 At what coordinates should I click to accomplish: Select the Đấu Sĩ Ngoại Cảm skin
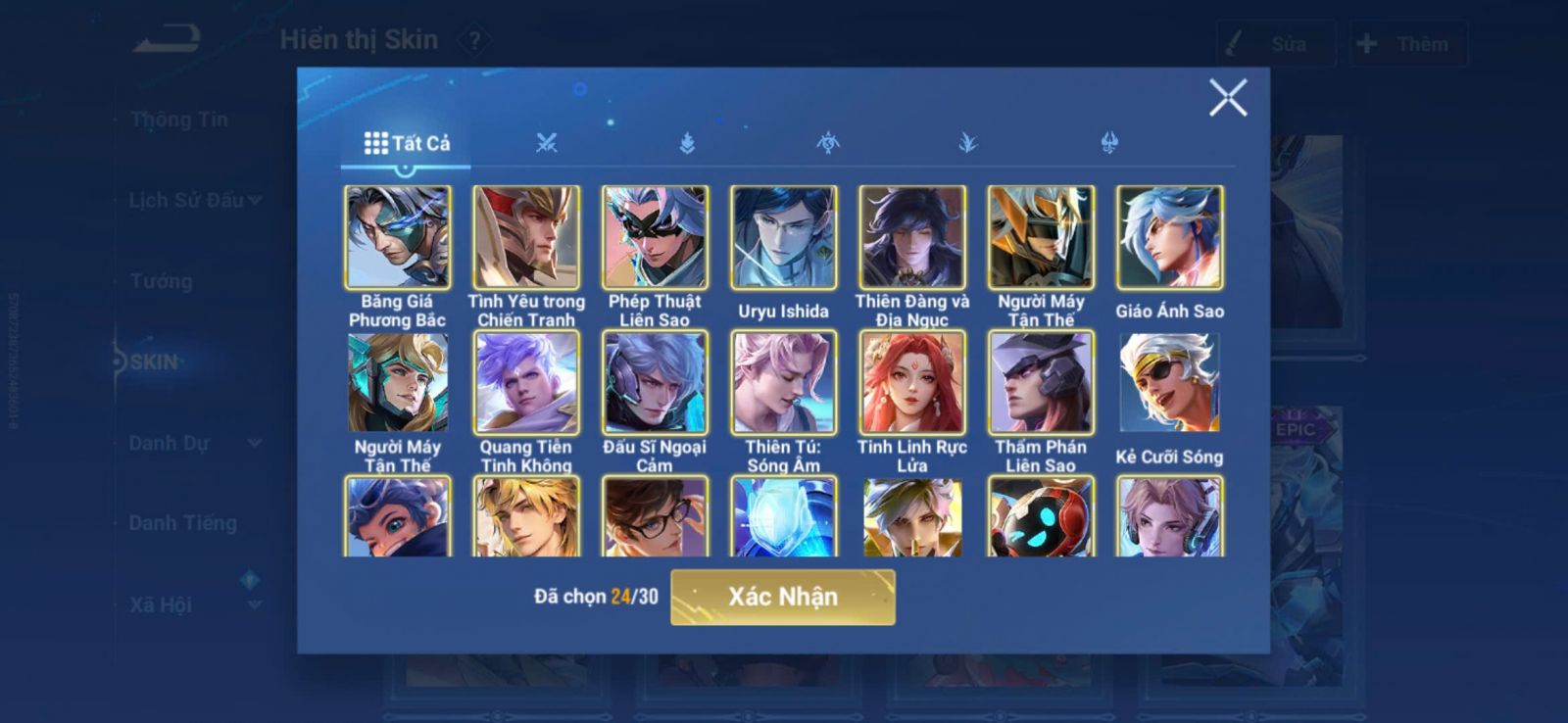pyautogui.click(x=655, y=383)
